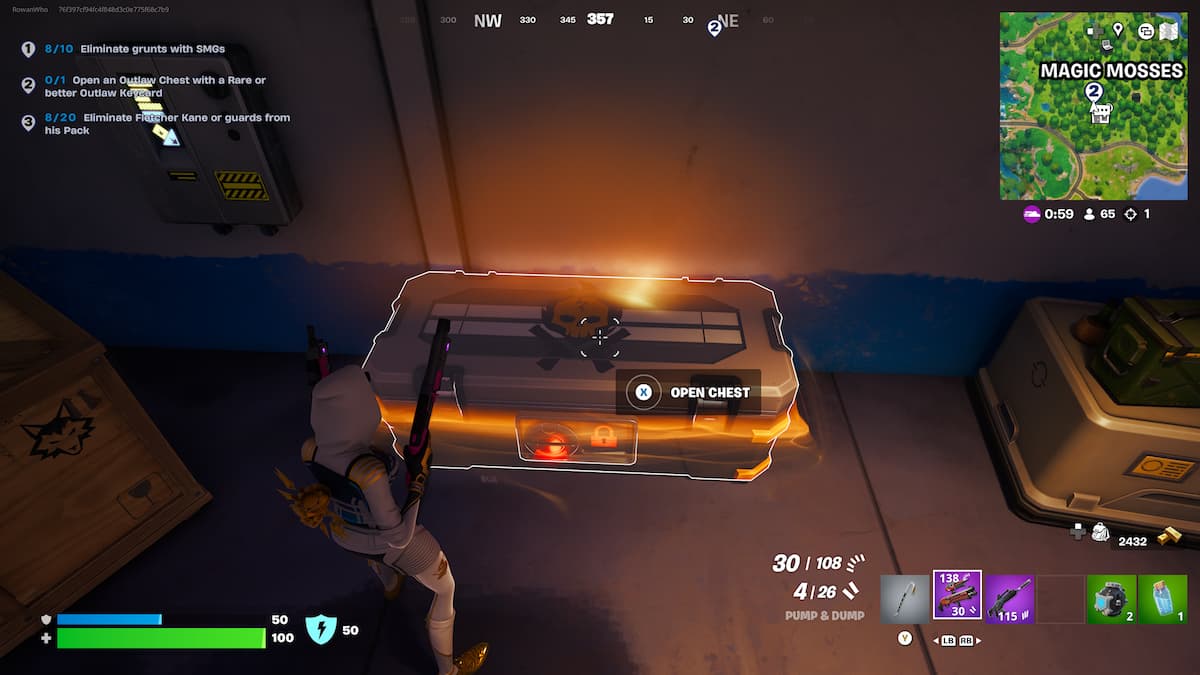Pick the blue potion bottle slot
Viewport: 1200px width, 675px height.
(x=1162, y=599)
